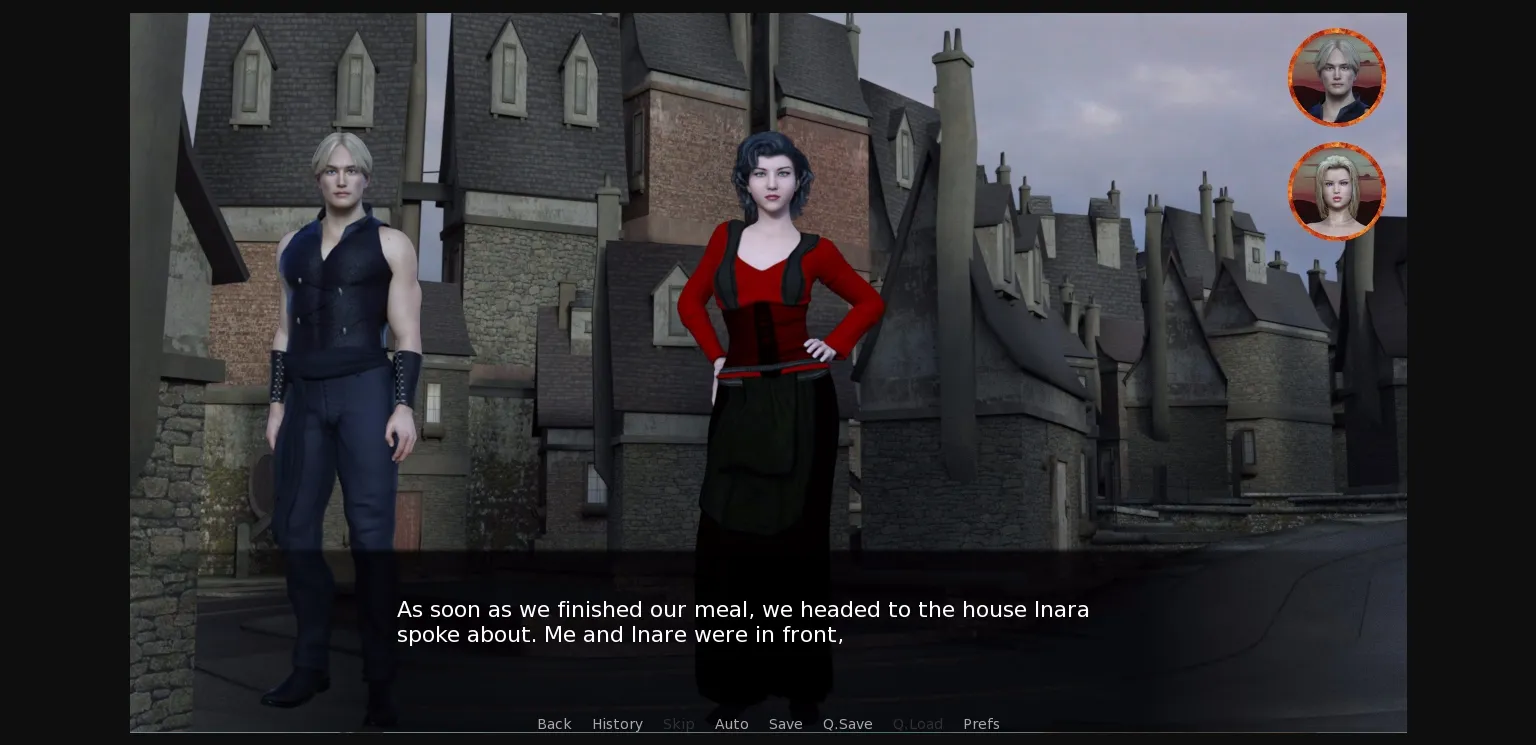Open game preferences from the quick menu
The height and width of the screenshot is (745, 1536).
coord(981,724)
